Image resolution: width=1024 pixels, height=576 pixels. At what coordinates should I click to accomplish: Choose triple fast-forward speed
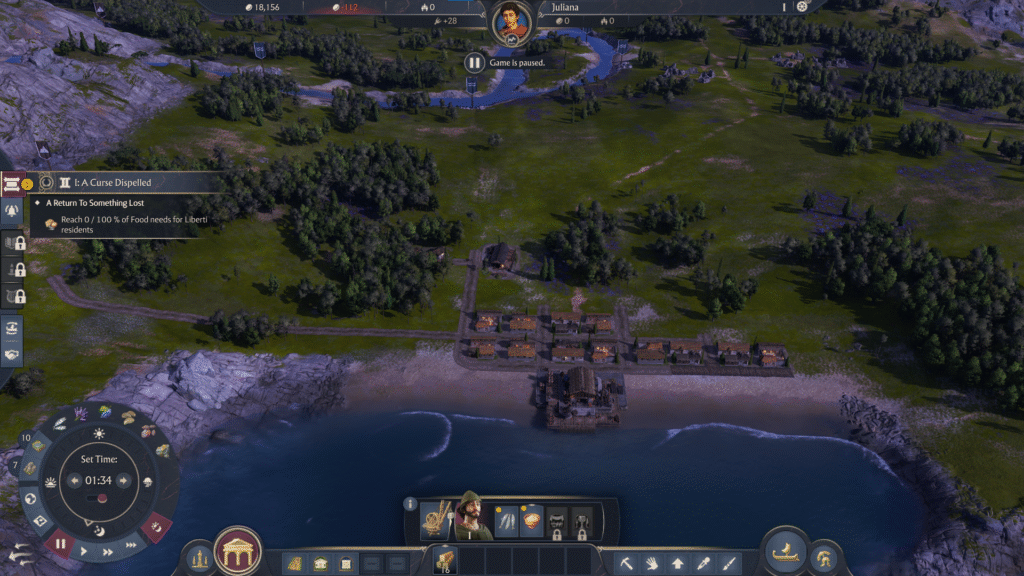tap(130, 543)
